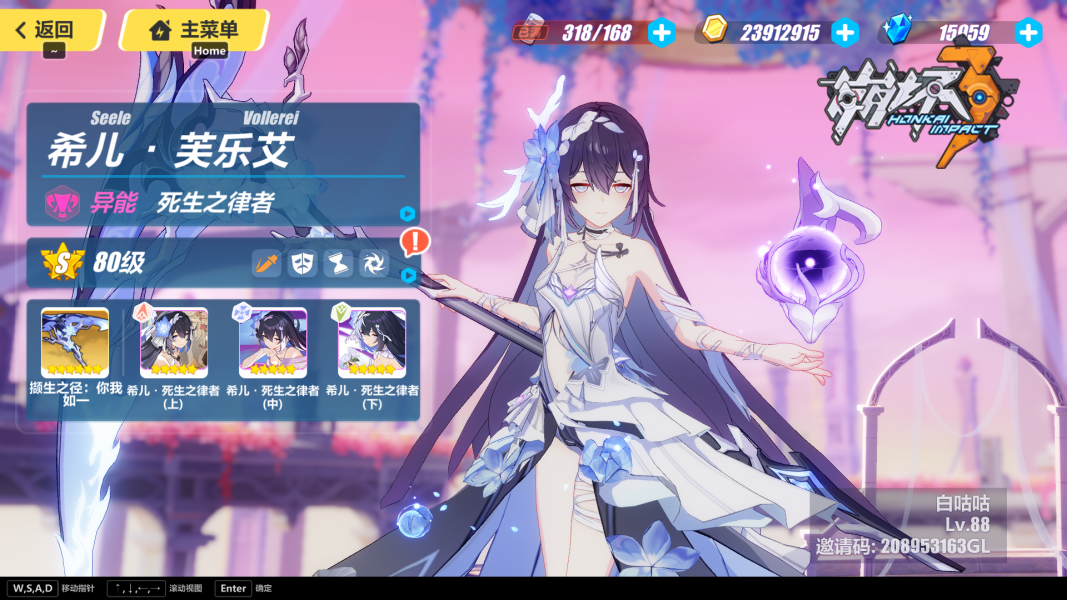This screenshot has width=1067, height=600.
Task: Open the red exclamation notification bubble
Action: (414, 241)
